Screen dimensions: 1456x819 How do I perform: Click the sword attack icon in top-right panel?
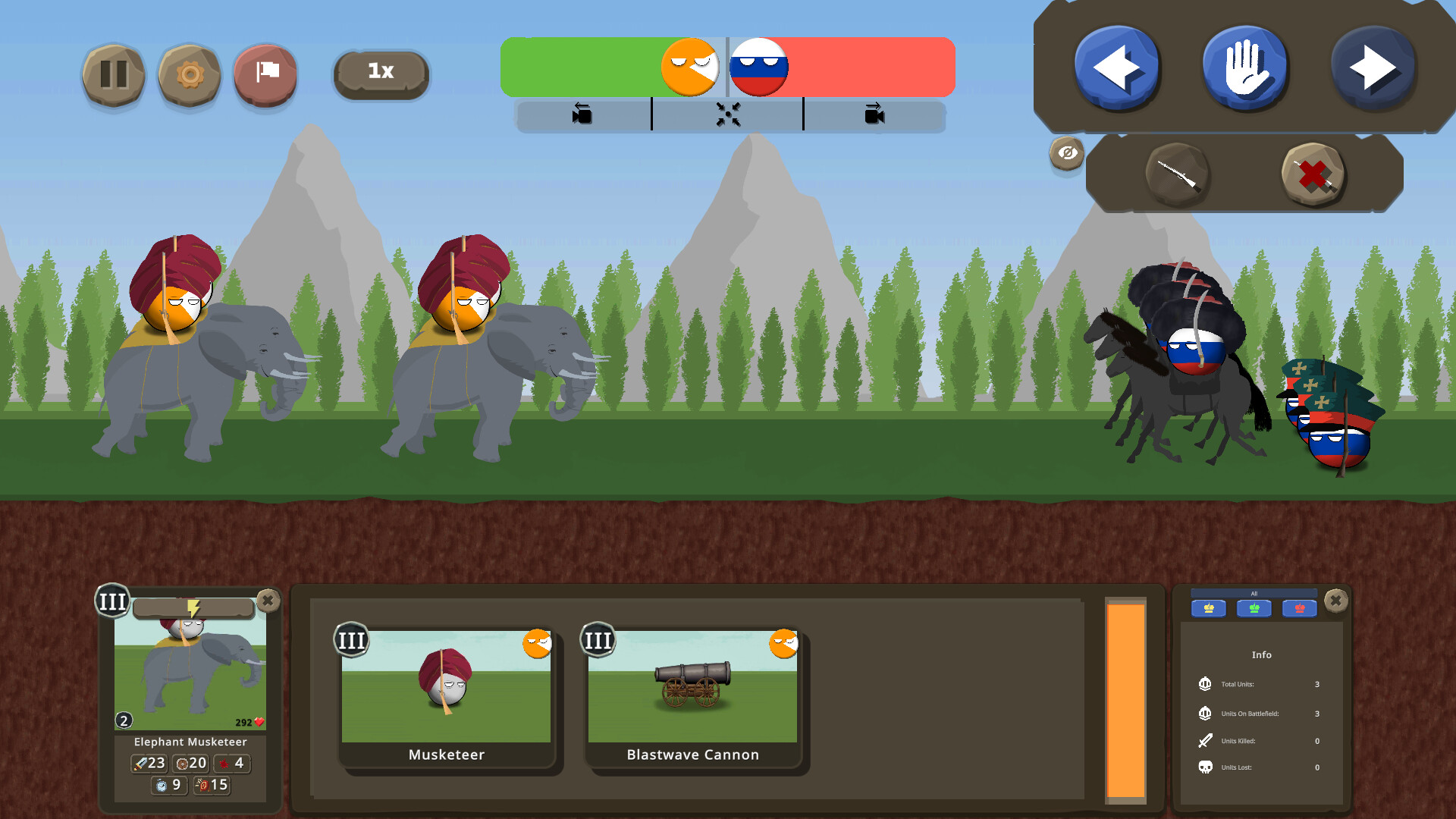coord(1178,176)
